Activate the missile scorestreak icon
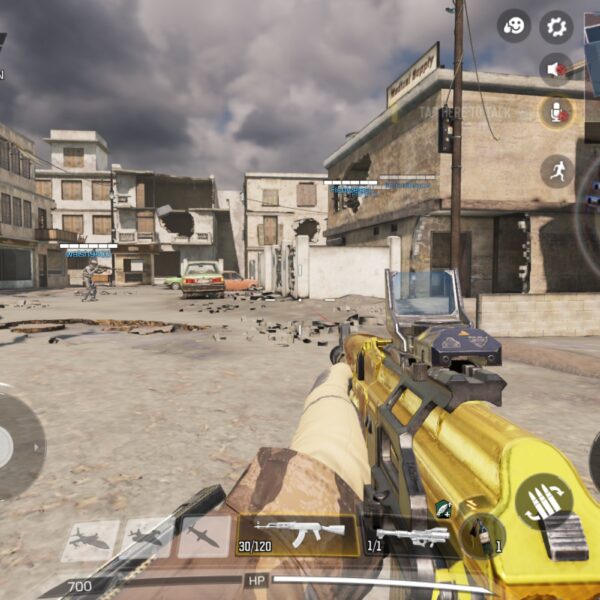This screenshot has width=600, height=600. coord(204,538)
